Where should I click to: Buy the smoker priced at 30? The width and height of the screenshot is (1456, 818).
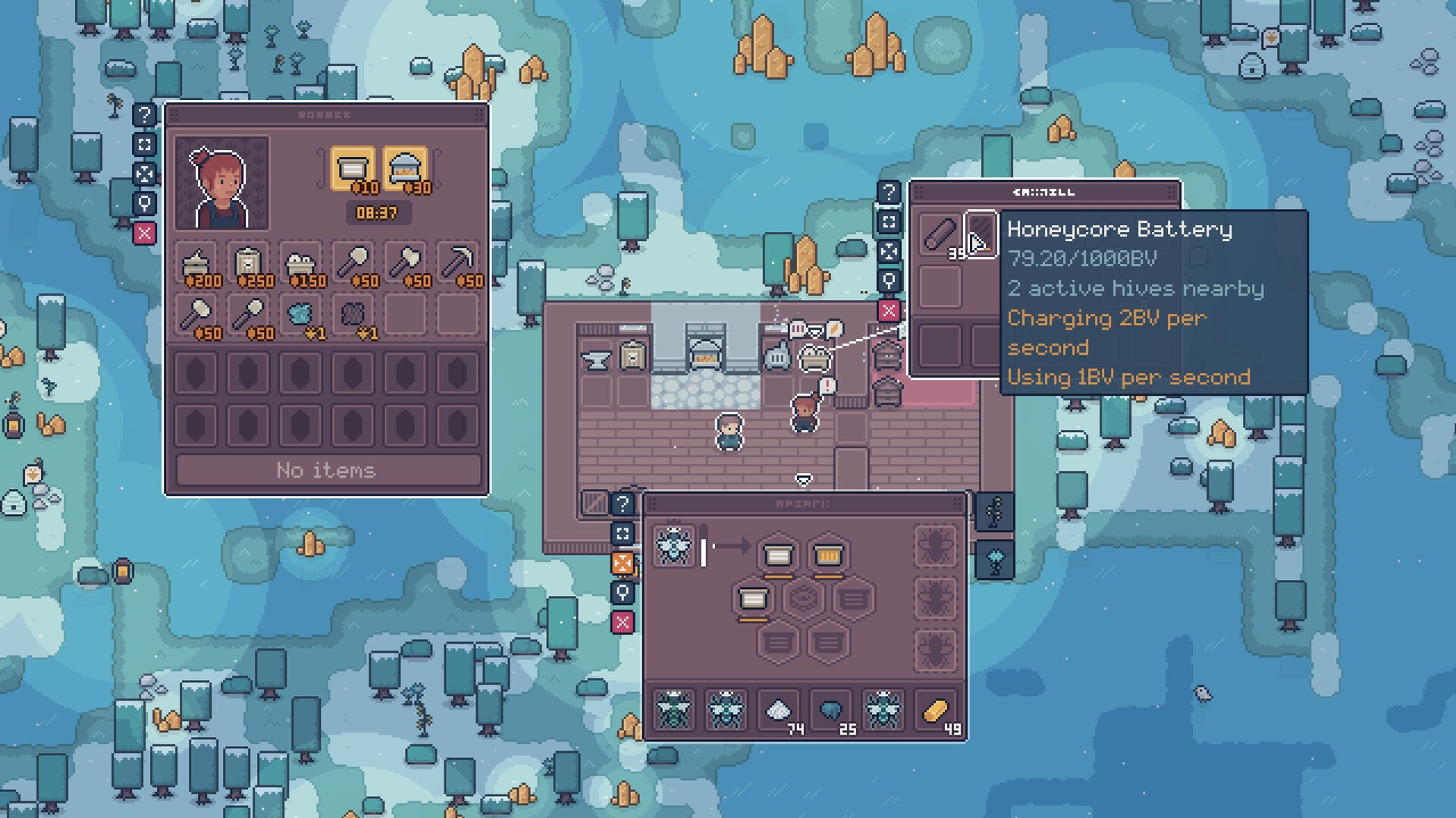click(405, 168)
